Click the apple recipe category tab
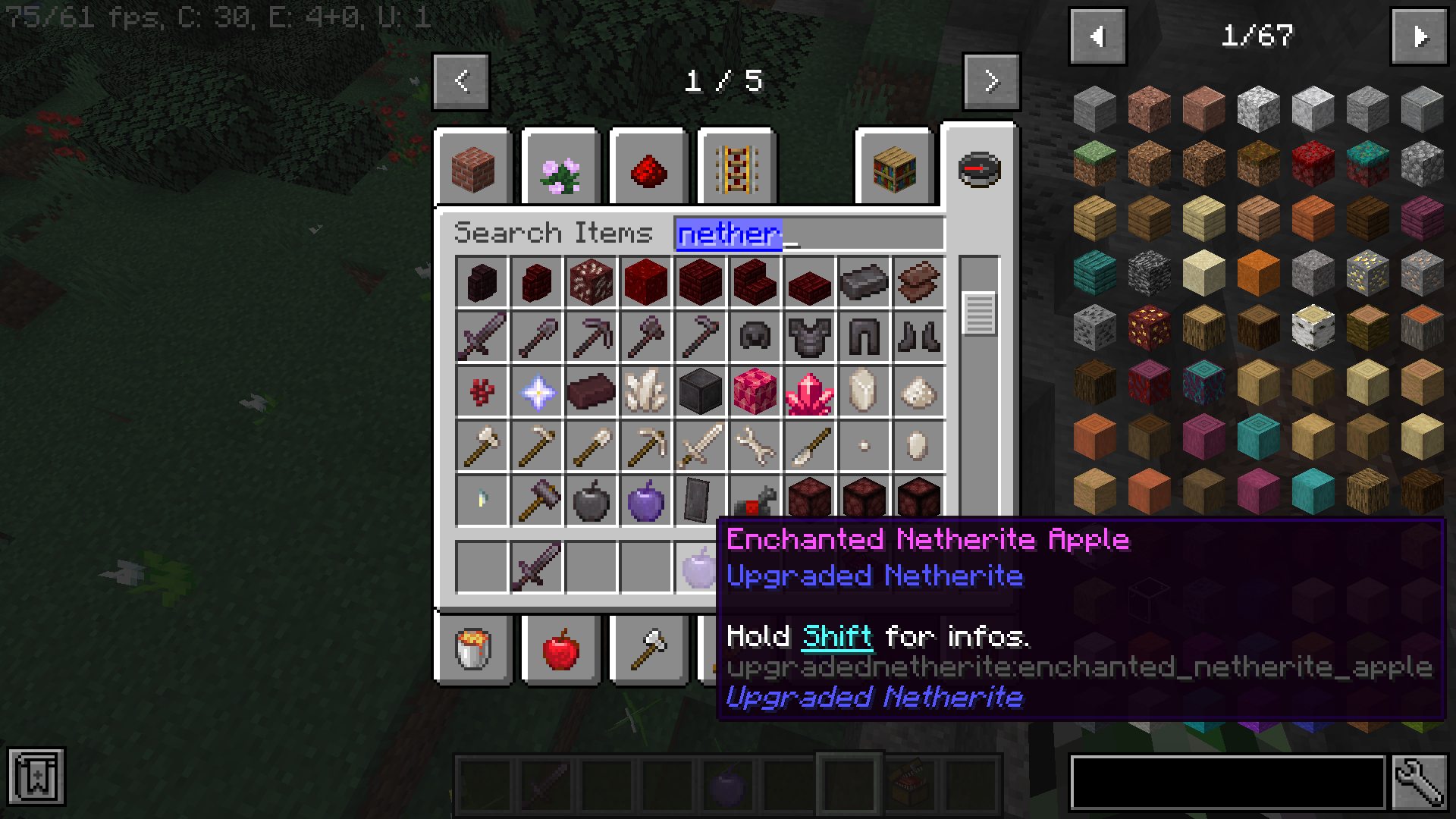Image resolution: width=1456 pixels, height=819 pixels. (x=561, y=650)
